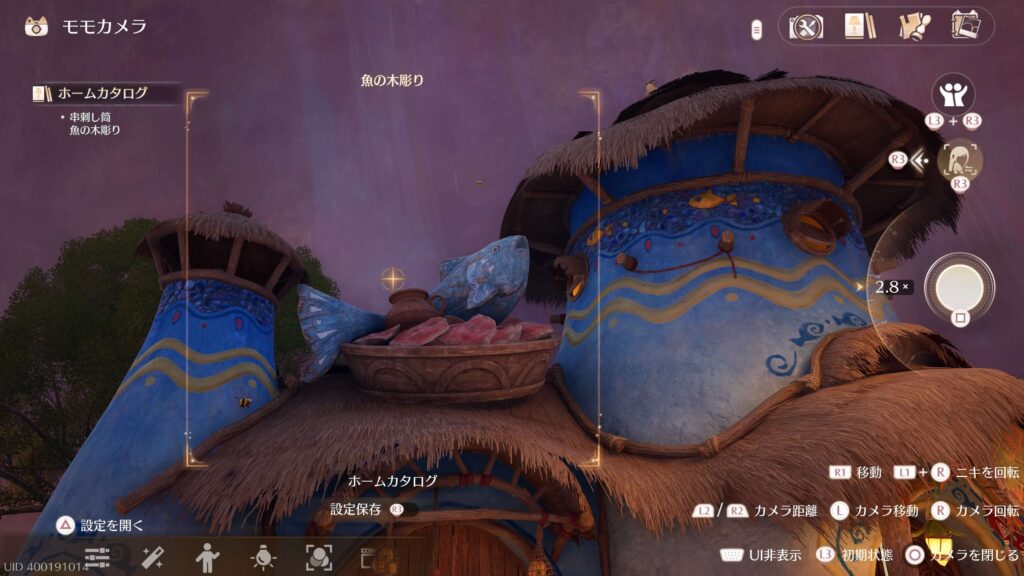Screen dimensions: 1024x576
Task: Toggle the group pose icon with two figures
Action: 953,96
